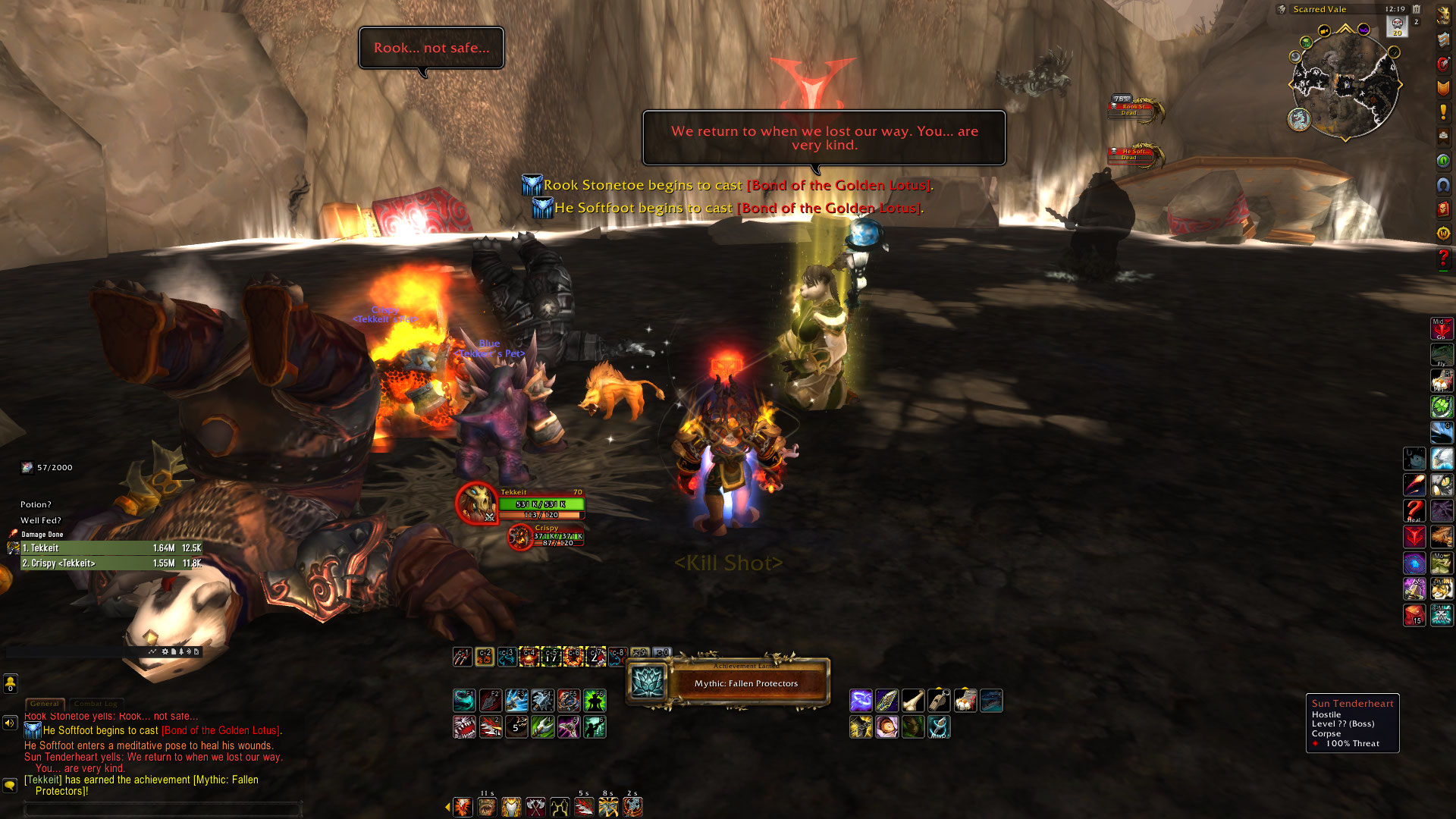The image size is (1456, 819).
Task: Switch to the General chat tab
Action: pos(45,704)
